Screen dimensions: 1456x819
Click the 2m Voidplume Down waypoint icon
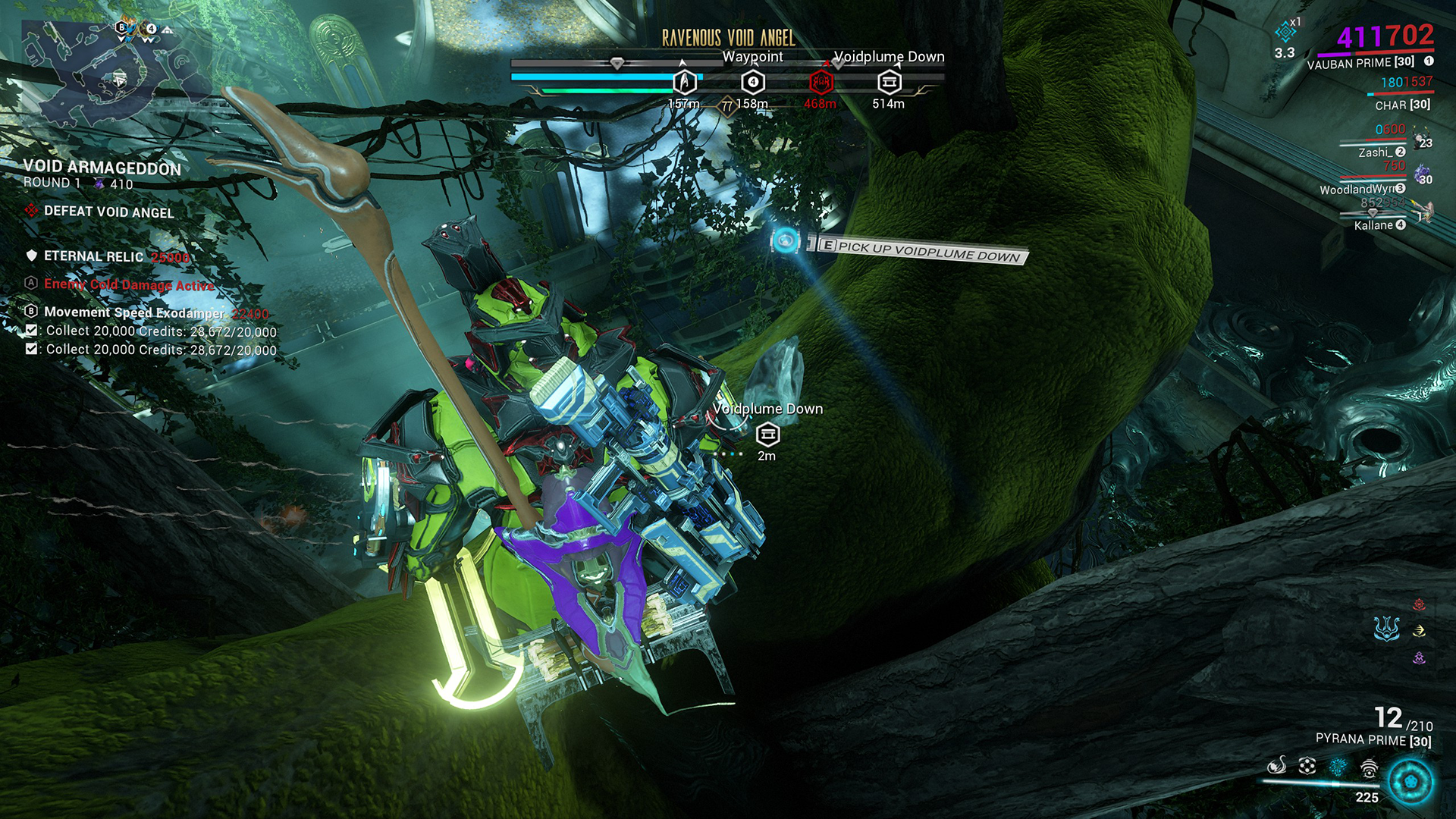767,434
